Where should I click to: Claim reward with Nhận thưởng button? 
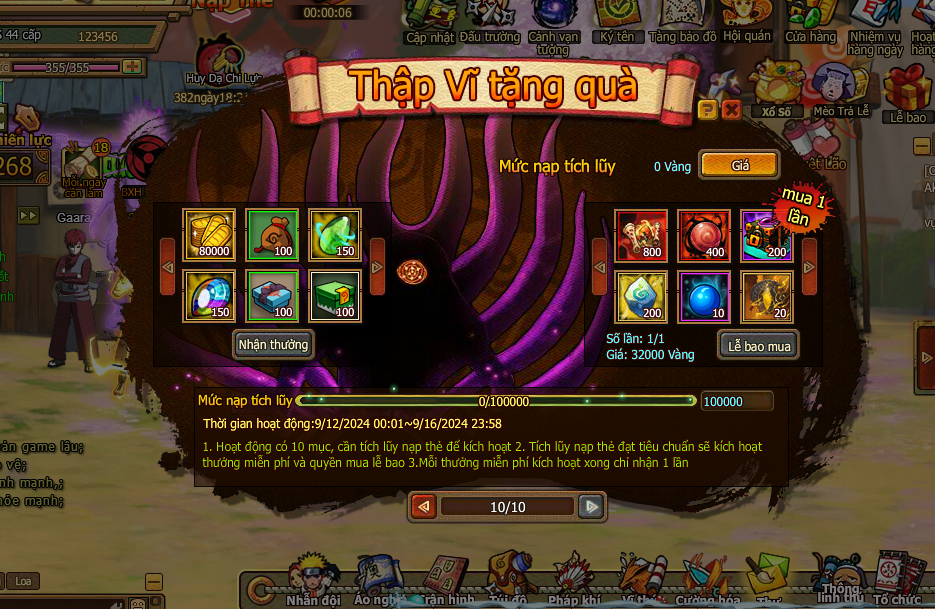pos(273,345)
